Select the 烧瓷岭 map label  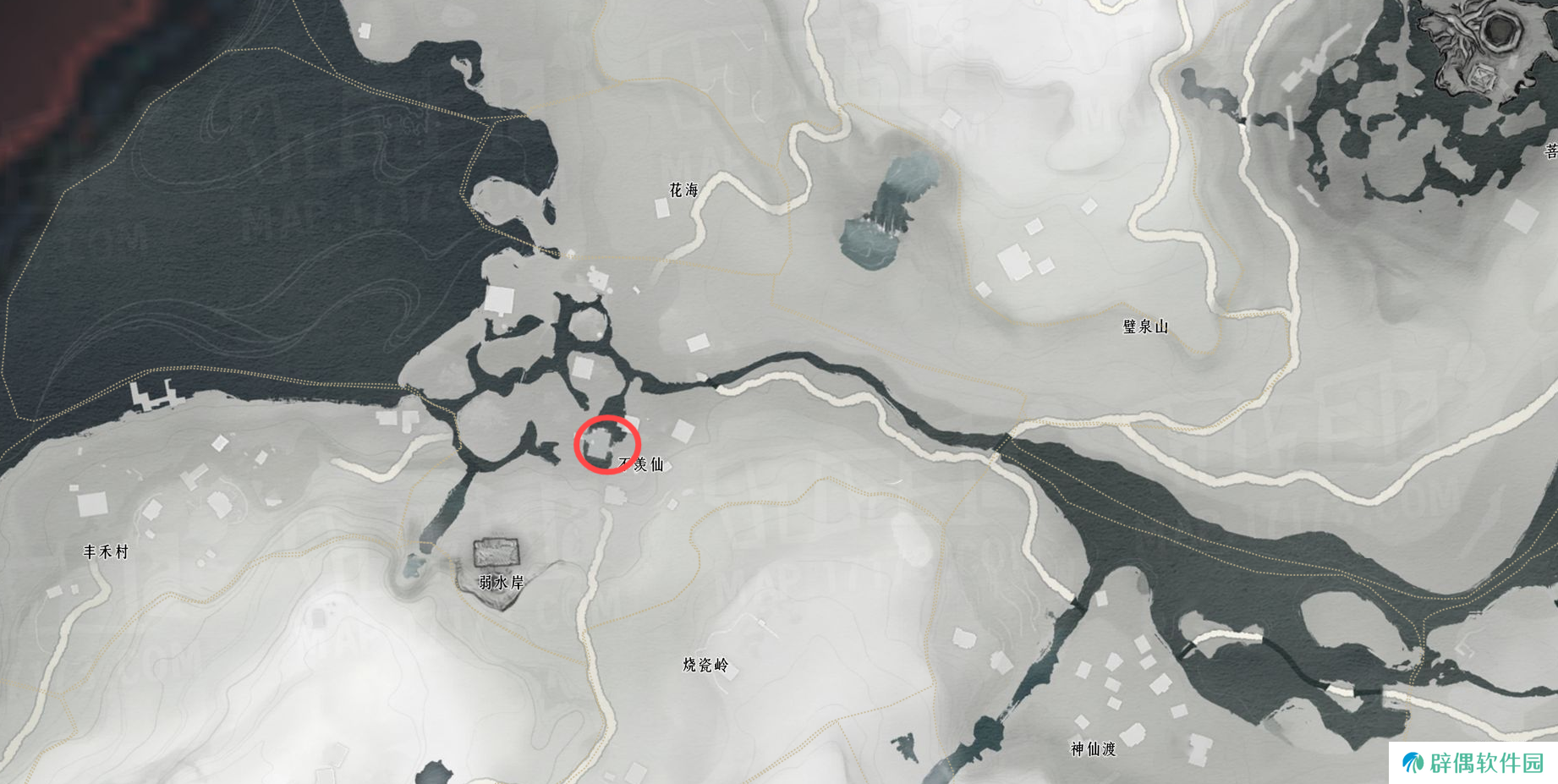705,665
